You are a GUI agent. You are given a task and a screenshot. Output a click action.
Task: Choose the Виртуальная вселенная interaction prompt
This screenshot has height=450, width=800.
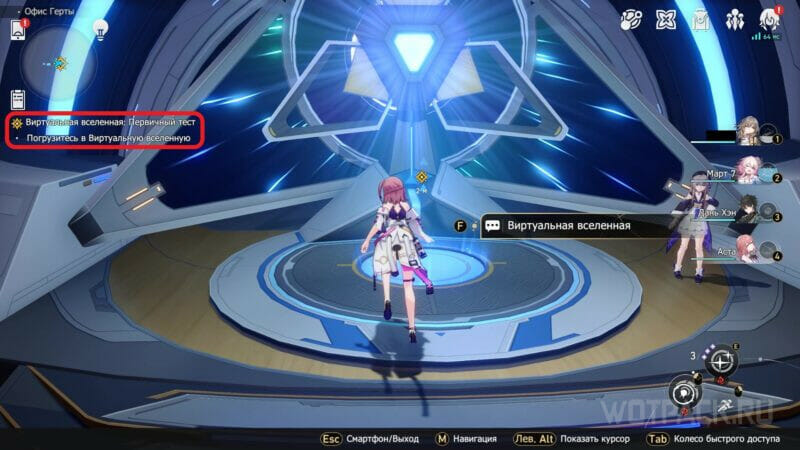[568, 226]
